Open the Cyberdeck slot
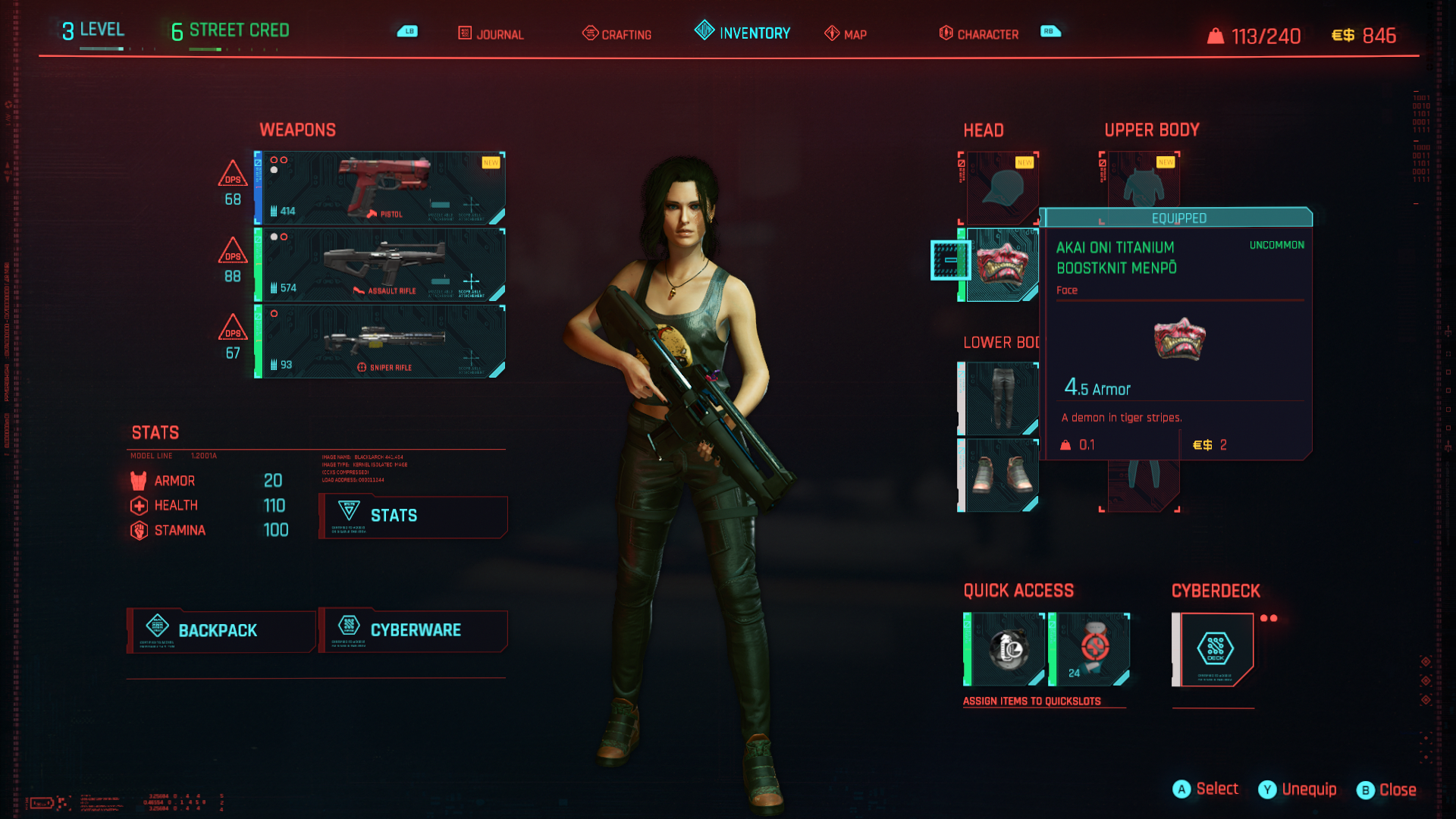 click(1215, 649)
